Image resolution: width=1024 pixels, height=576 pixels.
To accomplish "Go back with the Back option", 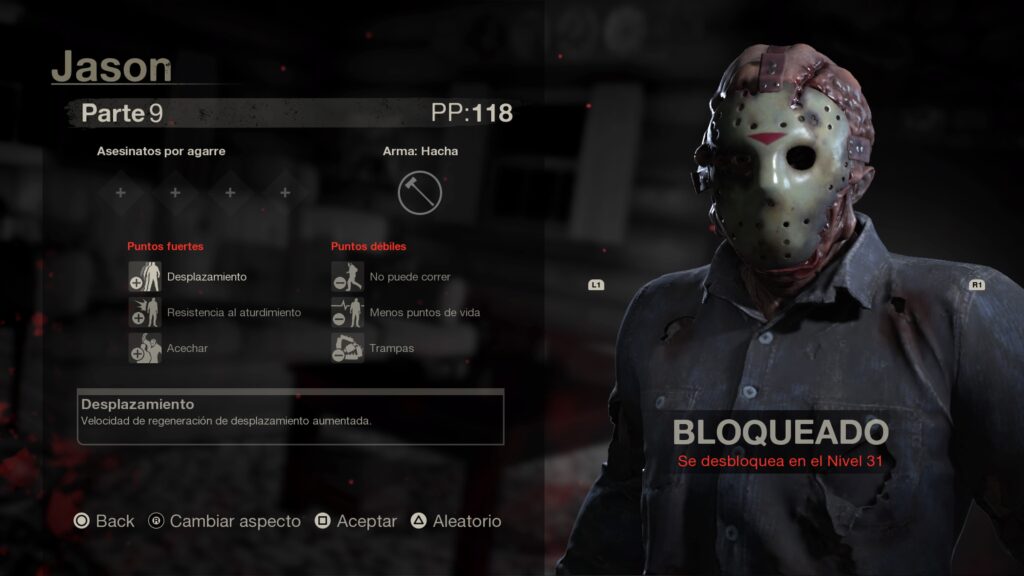I will (x=104, y=521).
